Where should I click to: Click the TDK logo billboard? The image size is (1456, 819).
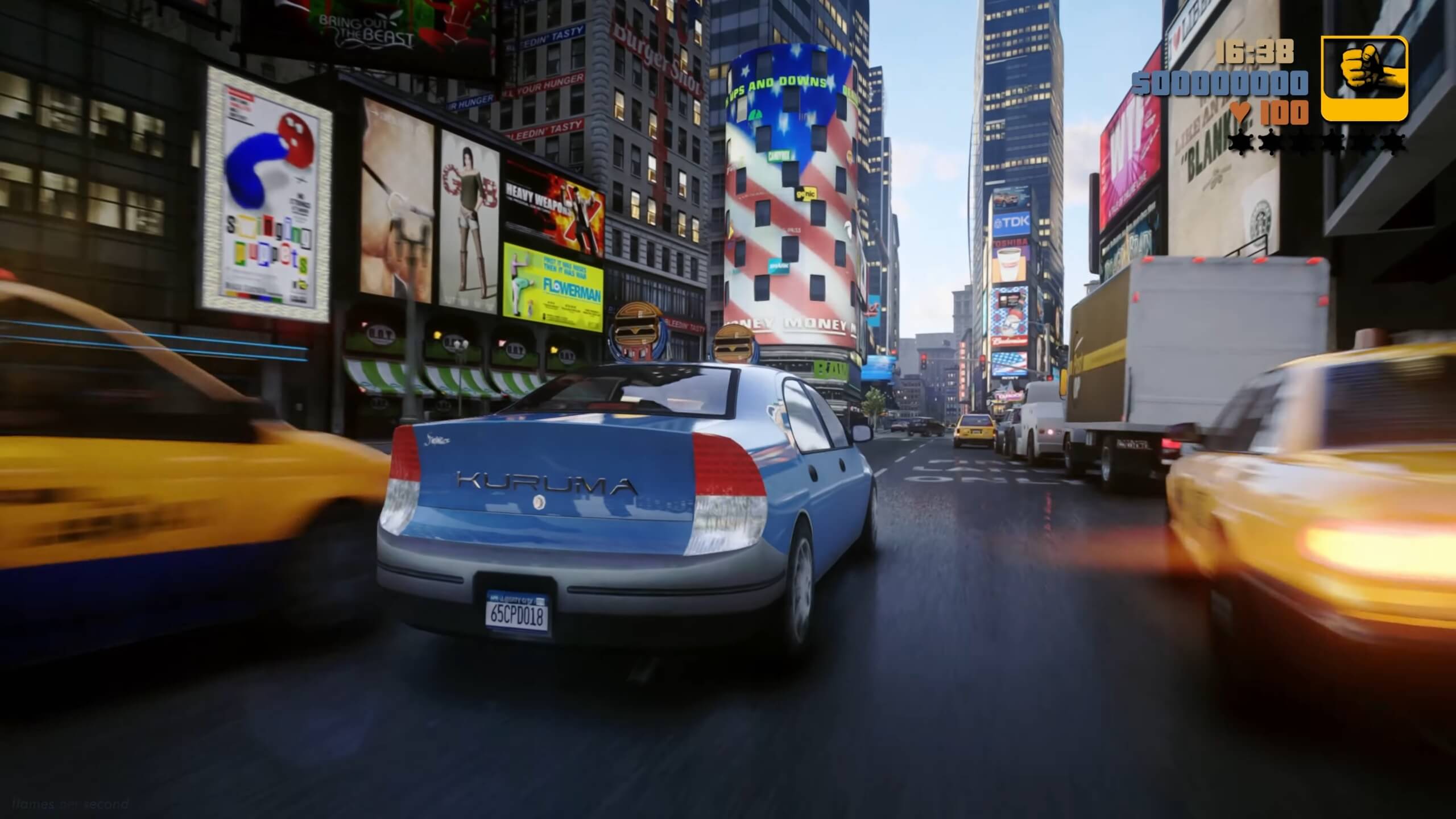pos(1012,221)
